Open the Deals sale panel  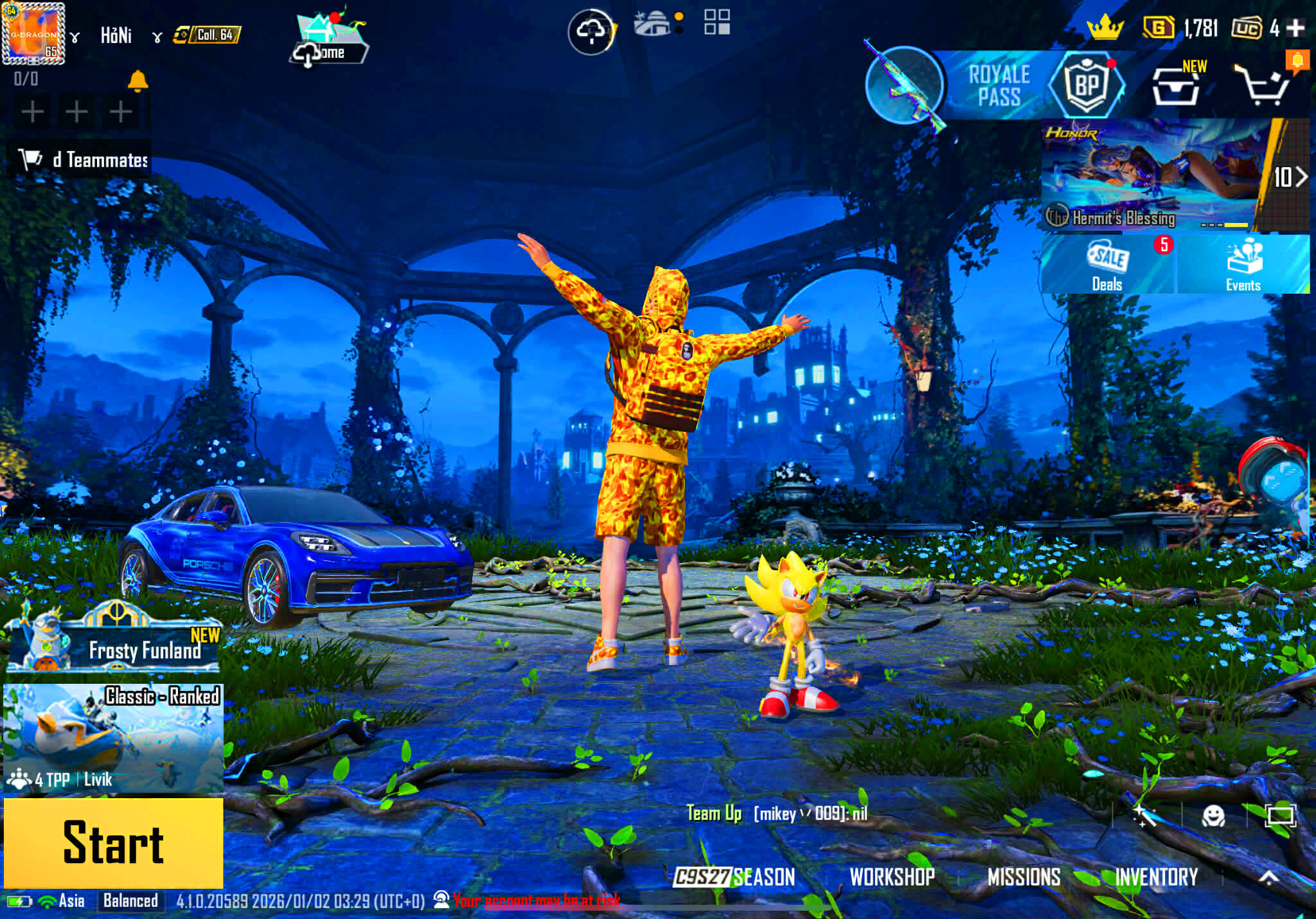click(x=1107, y=265)
